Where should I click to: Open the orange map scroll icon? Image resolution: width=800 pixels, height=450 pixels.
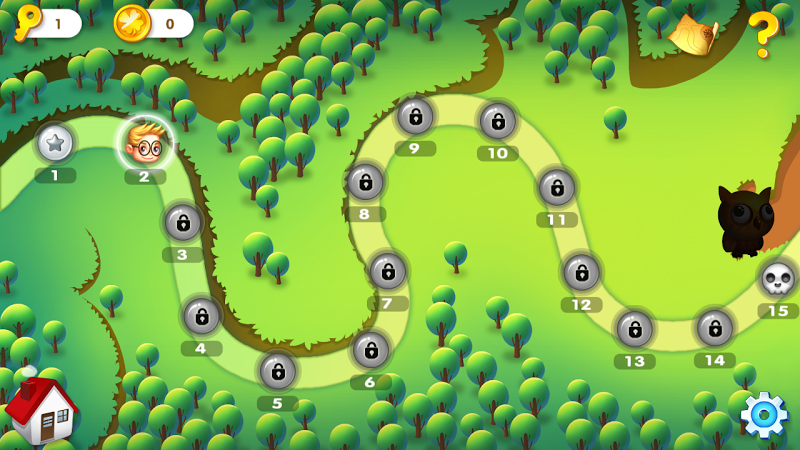[695, 36]
